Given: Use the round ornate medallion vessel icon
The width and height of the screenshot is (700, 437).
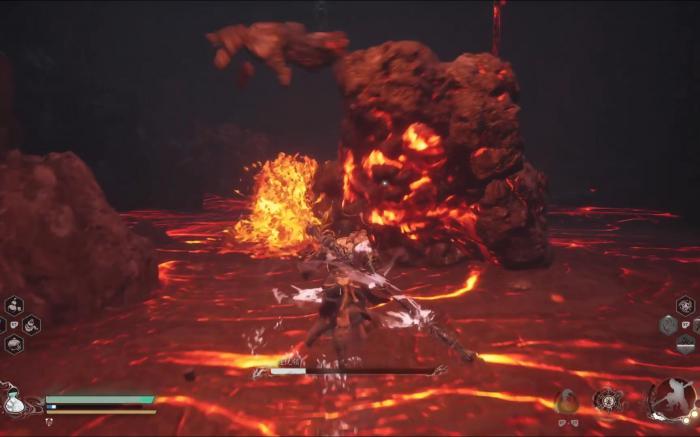Looking at the screenshot, I should [x=607, y=400].
